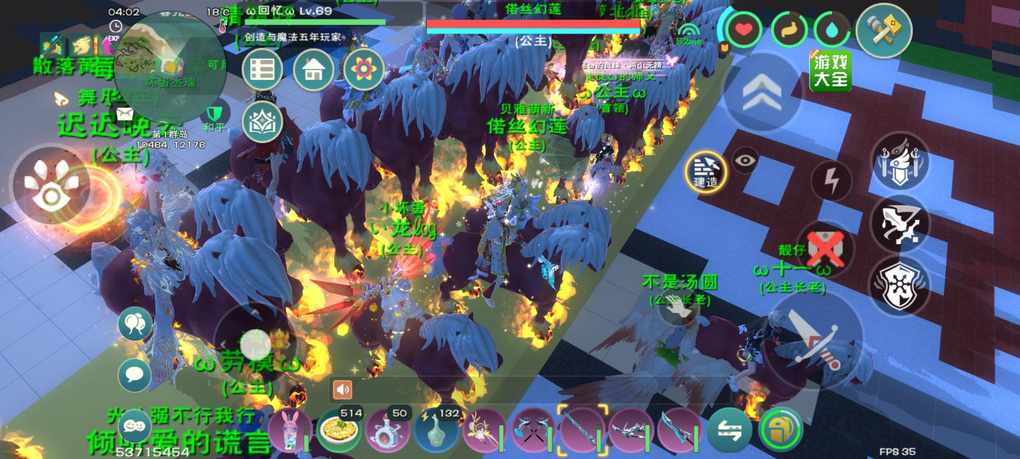
Task: Open the circular minimap
Action: coord(170,62)
